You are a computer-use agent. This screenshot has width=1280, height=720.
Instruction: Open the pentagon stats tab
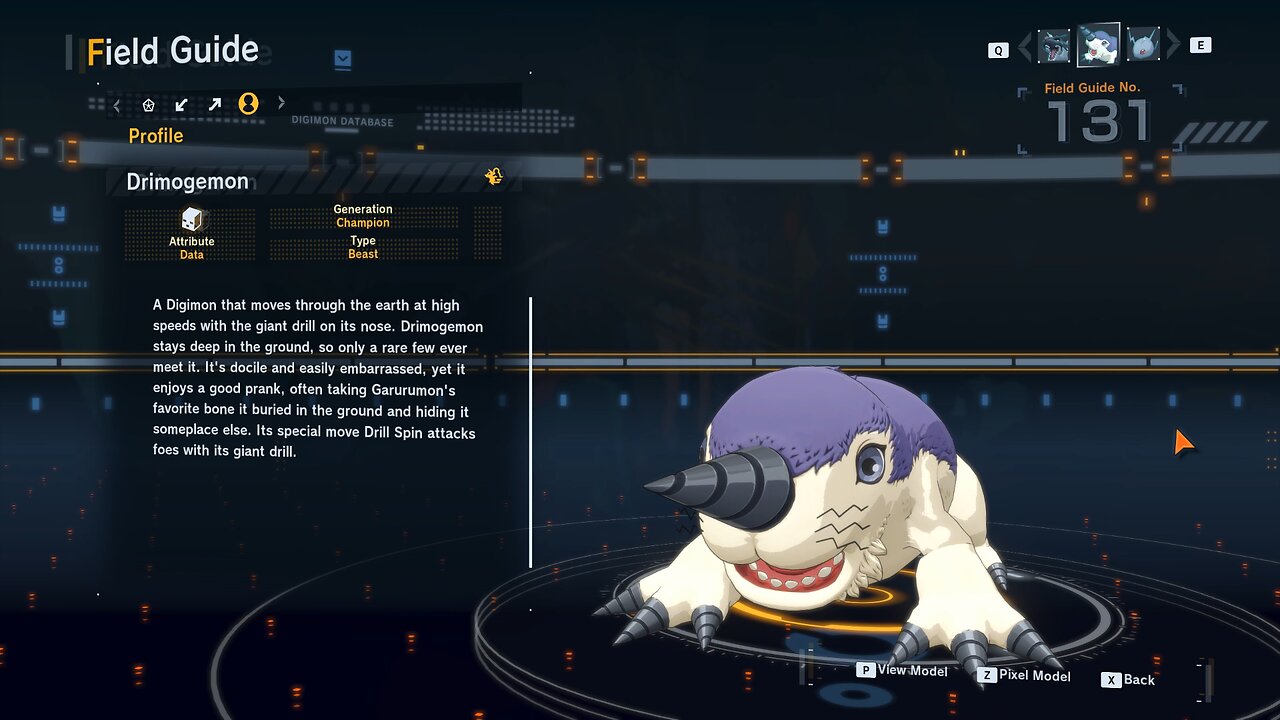(149, 104)
